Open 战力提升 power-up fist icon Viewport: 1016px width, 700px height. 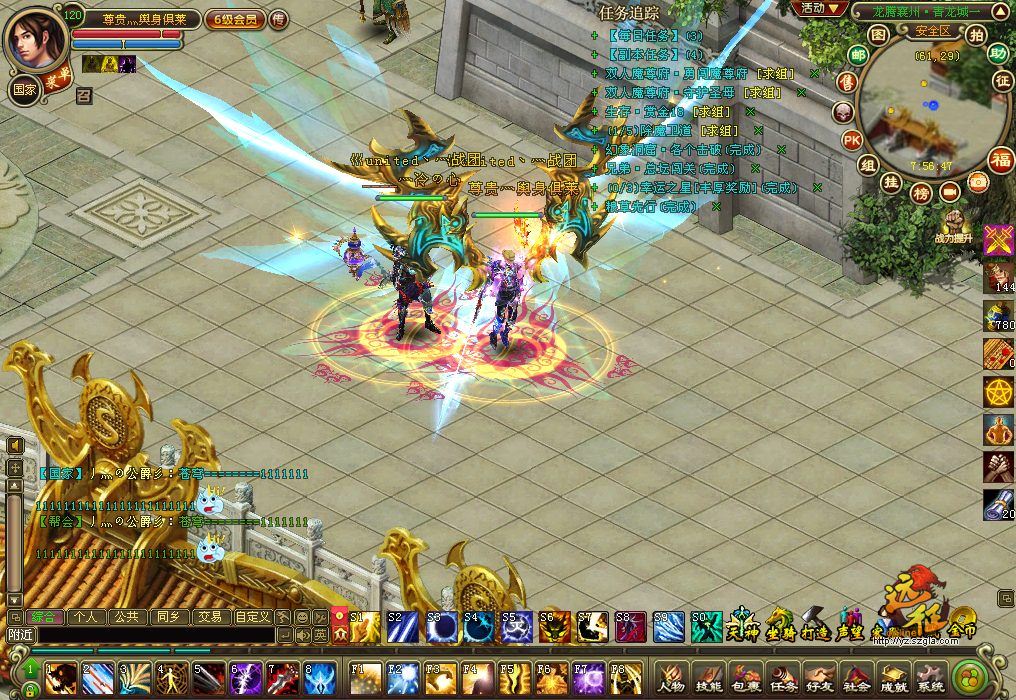[952, 223]
